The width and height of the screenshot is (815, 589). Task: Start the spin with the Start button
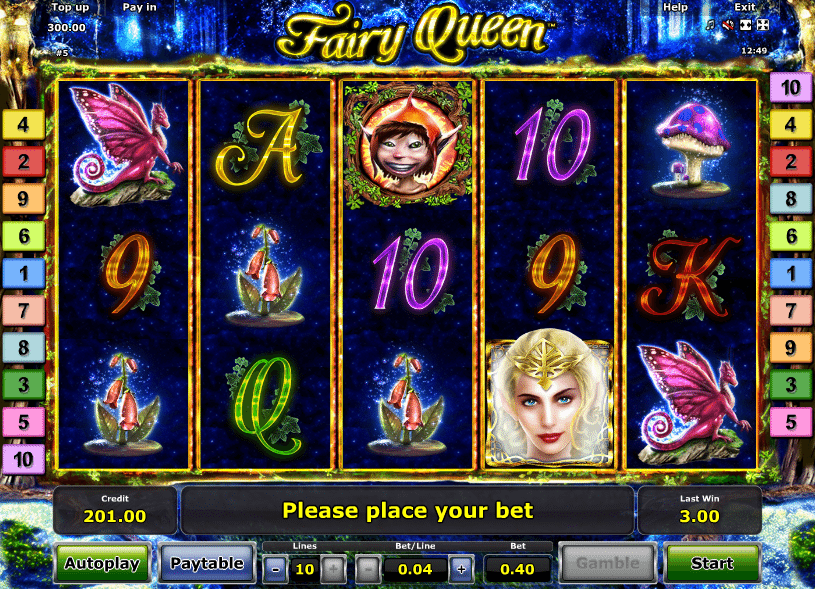(712, 563)
